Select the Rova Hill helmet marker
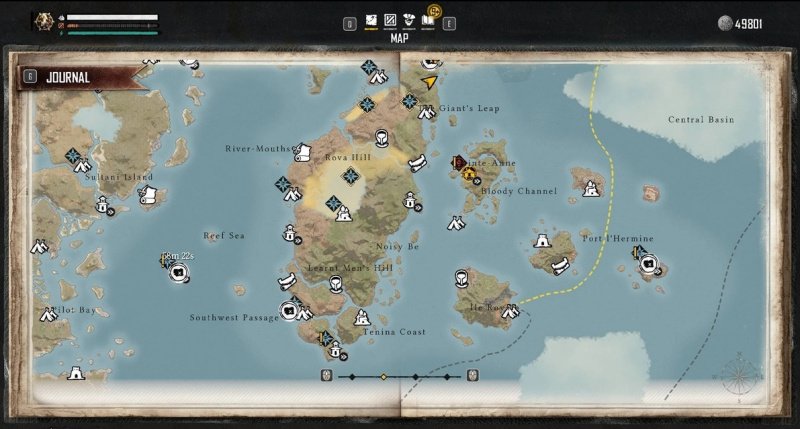Image resolution: width=800 pixels, height=429 pixels. click(381, 138)
